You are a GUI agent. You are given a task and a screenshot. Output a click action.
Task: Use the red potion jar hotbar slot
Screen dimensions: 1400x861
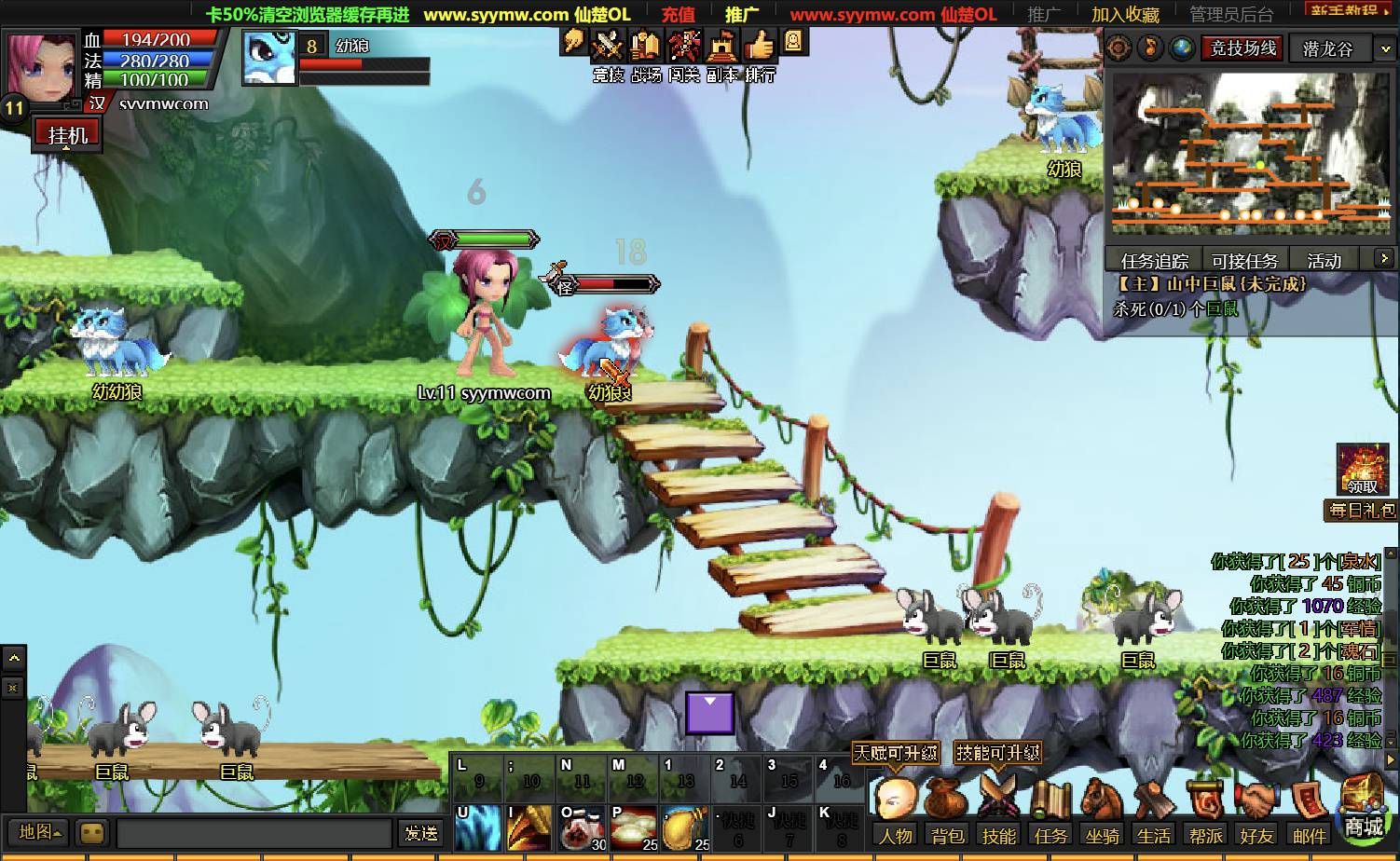pos(582,828)
